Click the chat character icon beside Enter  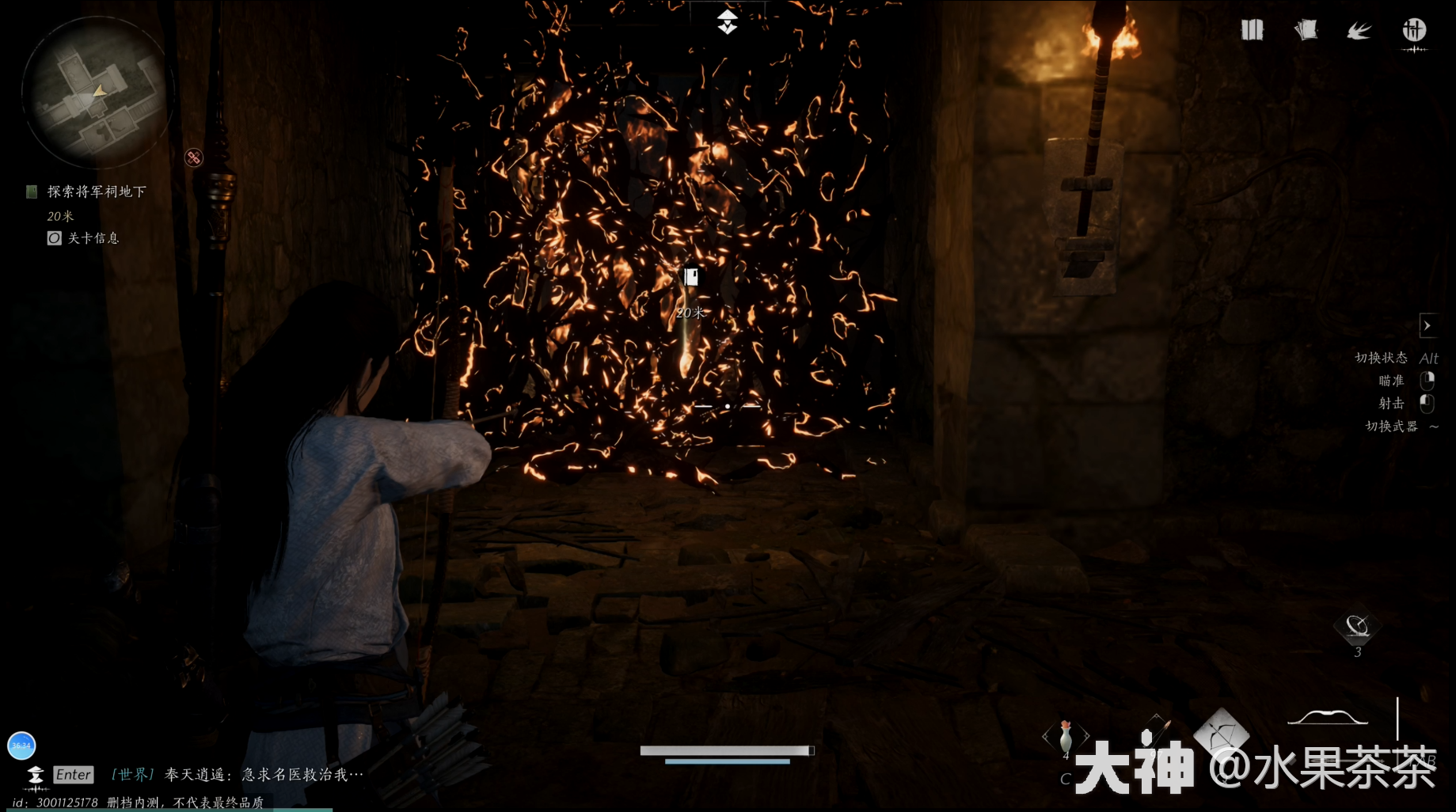tap(35, 776)
